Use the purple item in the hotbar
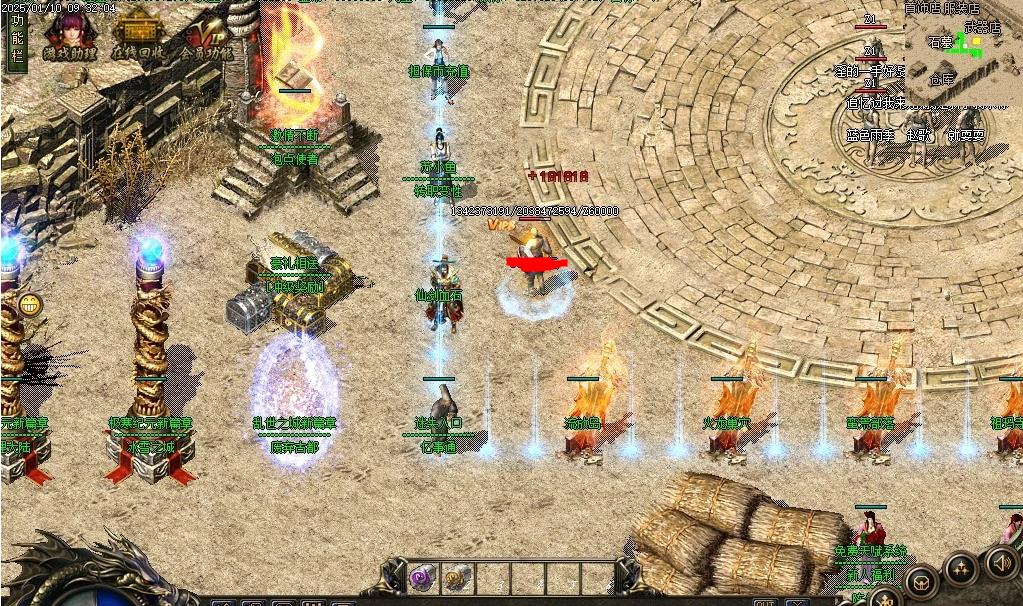The image size is (1023, 606). click(421, 577)
